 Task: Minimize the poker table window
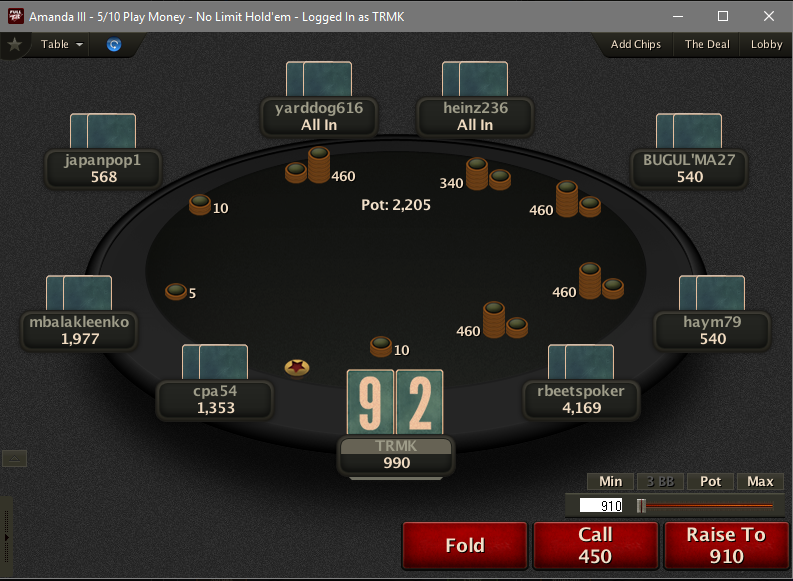click(677, 16)
